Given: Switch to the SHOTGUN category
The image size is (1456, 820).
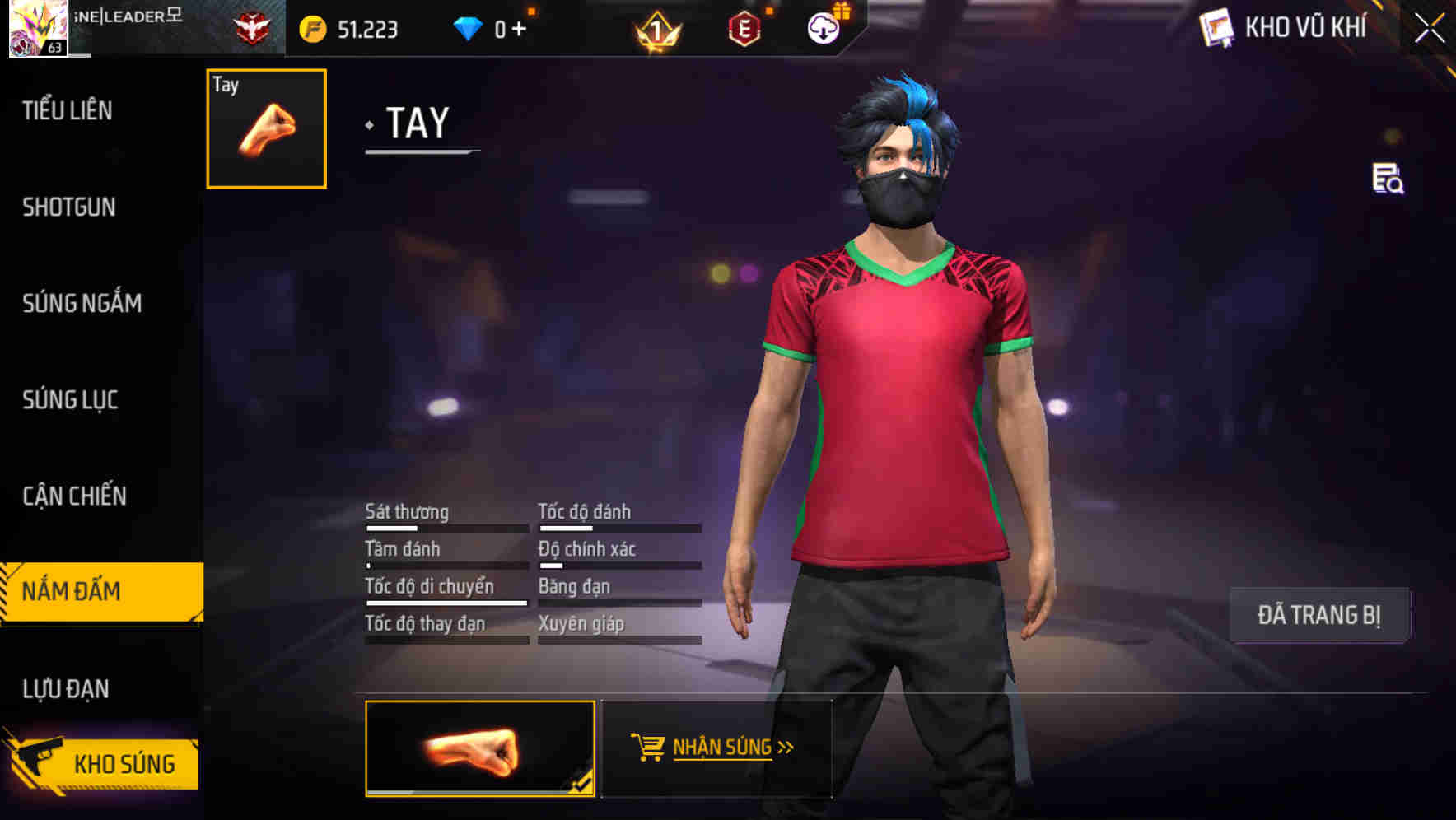Looking at the screenshot, I should [69, 207].
